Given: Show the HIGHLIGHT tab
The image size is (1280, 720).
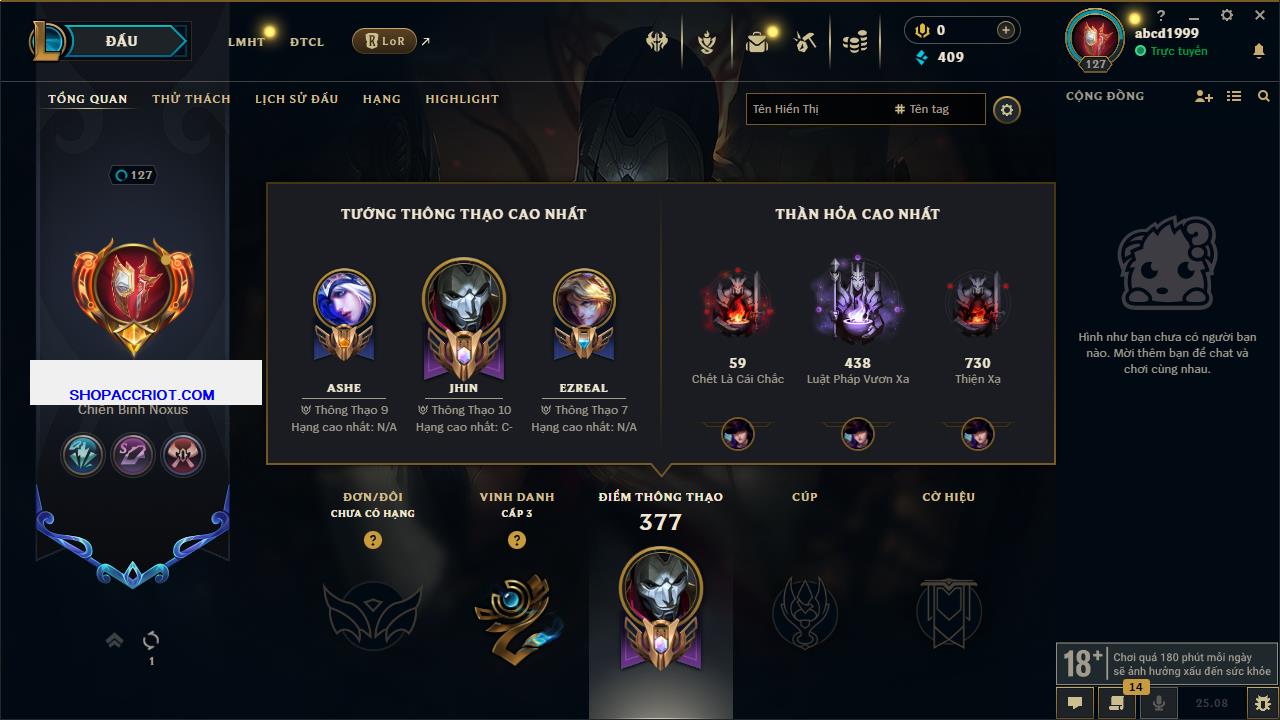Looking at the screenshot, I should (x=461, y=99).
